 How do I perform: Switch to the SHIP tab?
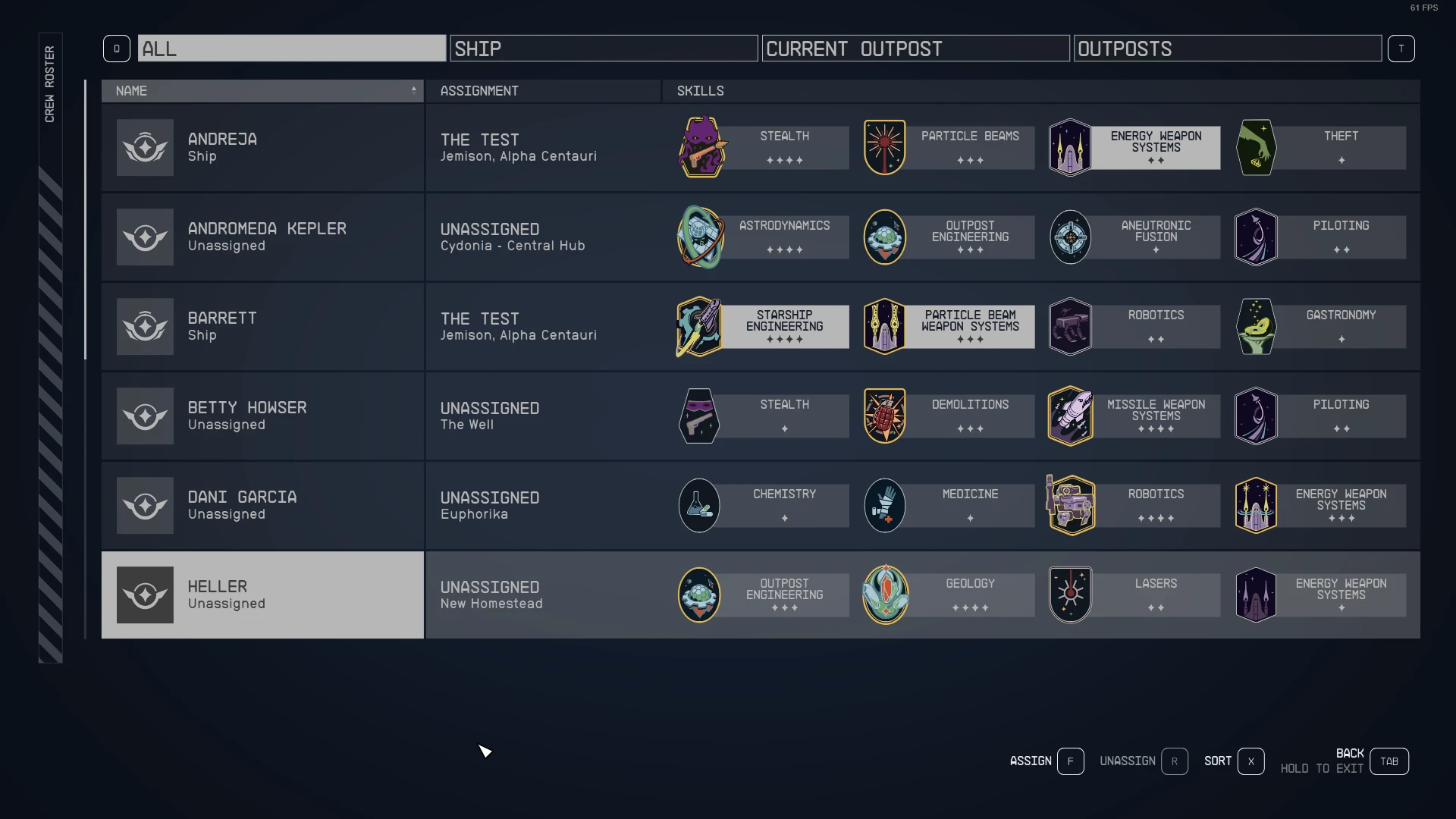pos(603,48)
